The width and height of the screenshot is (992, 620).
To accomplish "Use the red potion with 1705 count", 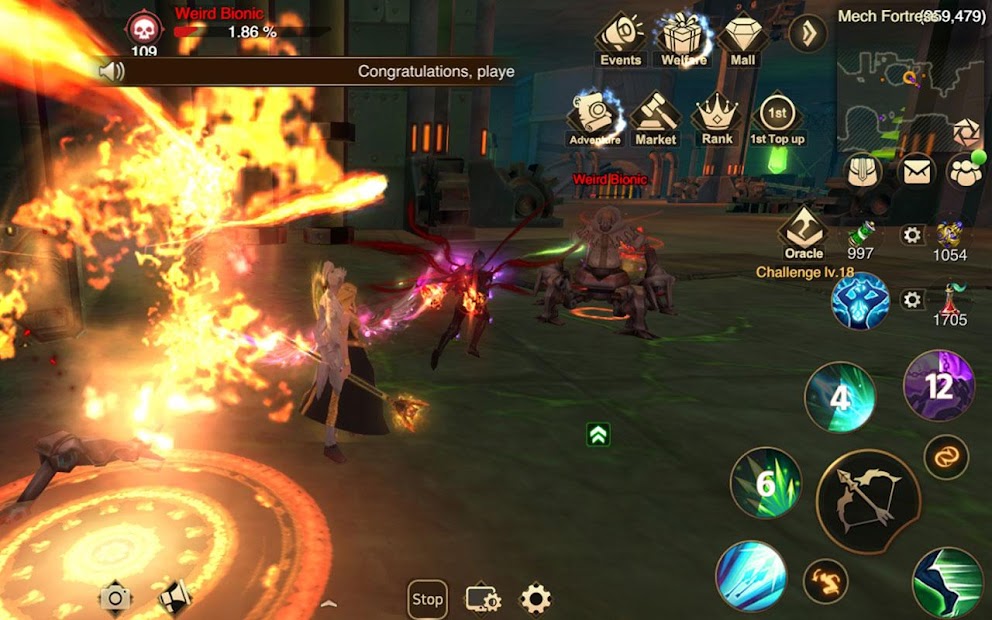I will point(948,299).
